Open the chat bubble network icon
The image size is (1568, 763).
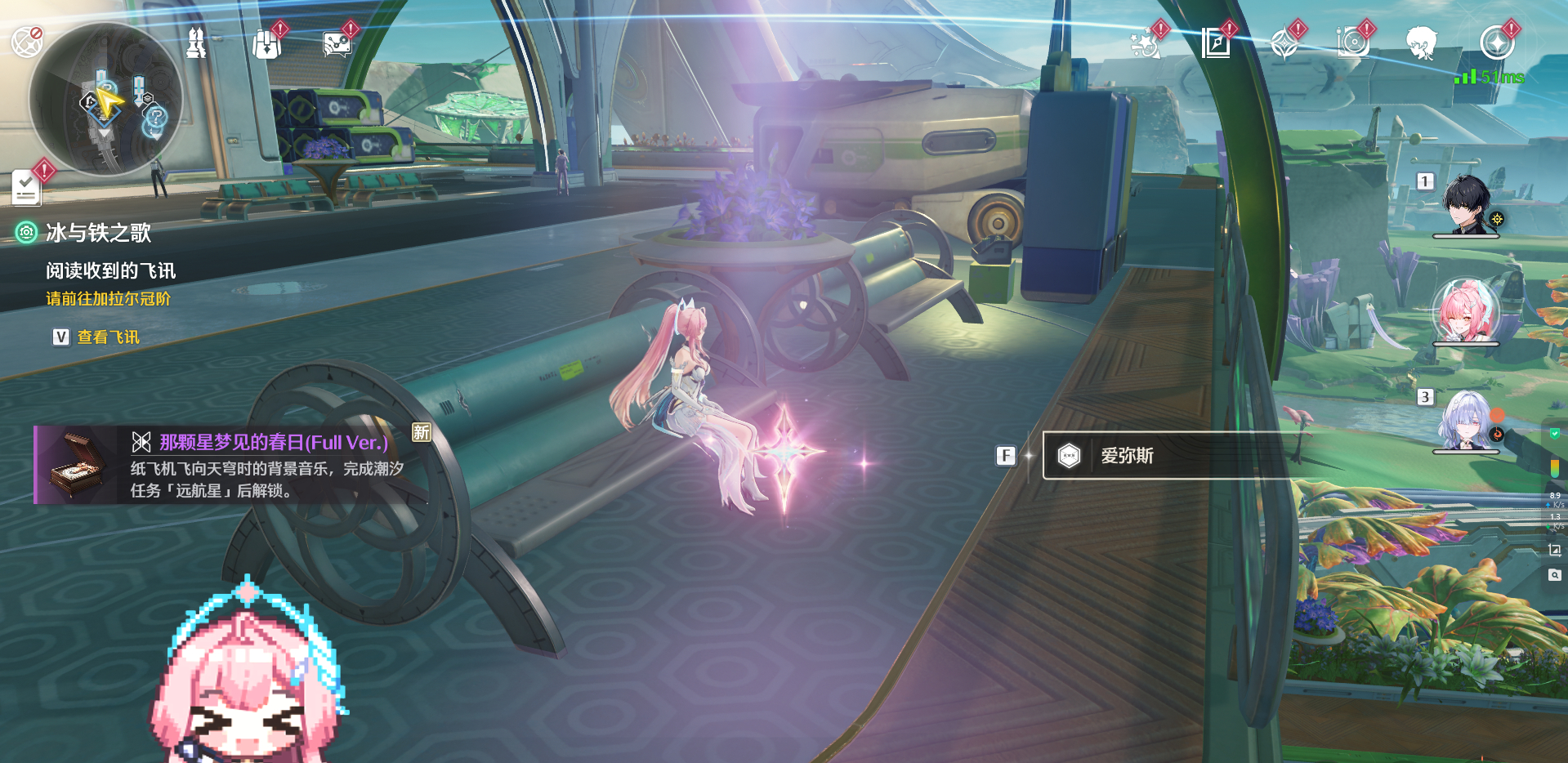[337, 44]
